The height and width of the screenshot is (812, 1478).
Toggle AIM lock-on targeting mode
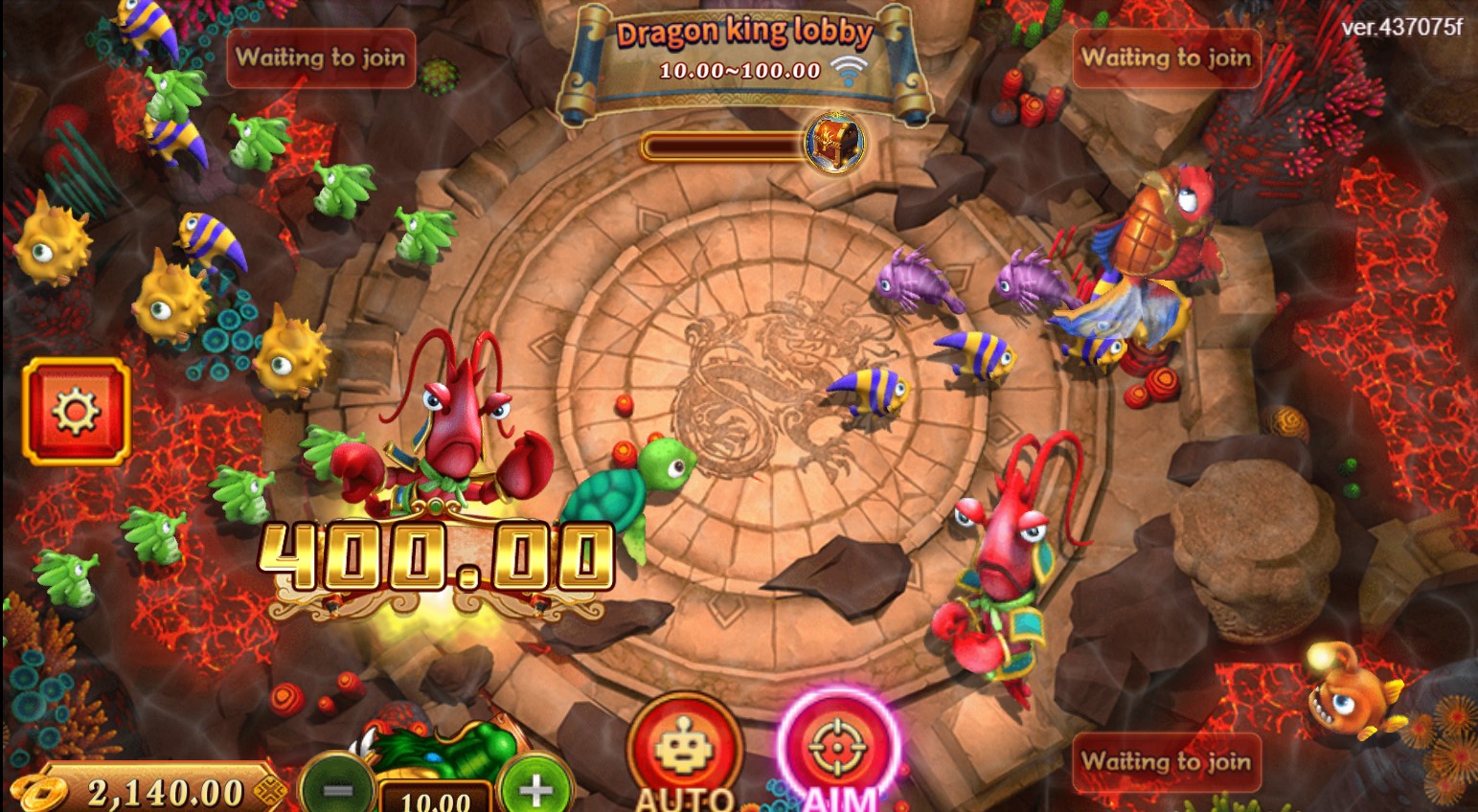837,756
